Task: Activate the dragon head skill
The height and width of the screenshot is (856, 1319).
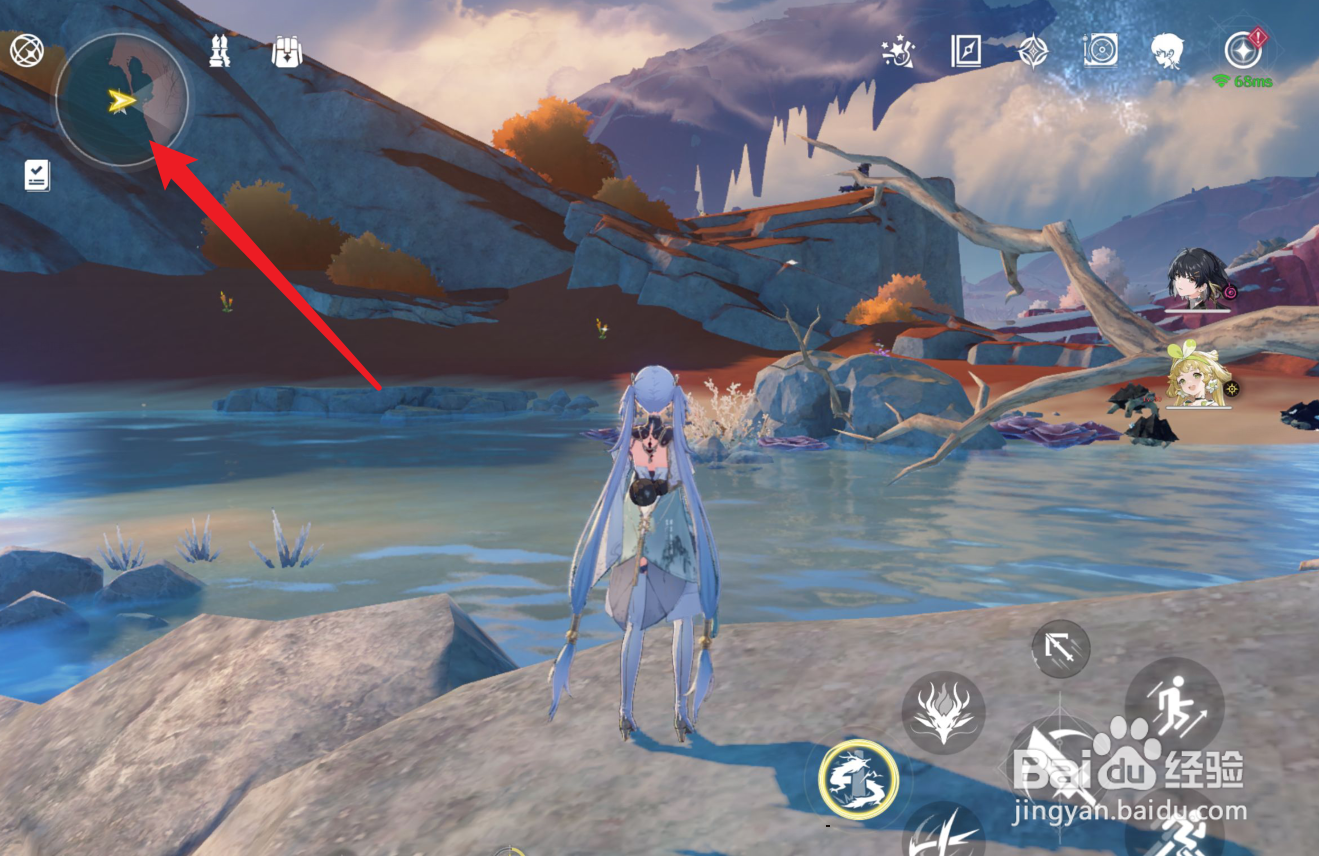Action: pyautogui.click(x=943, y=712)
